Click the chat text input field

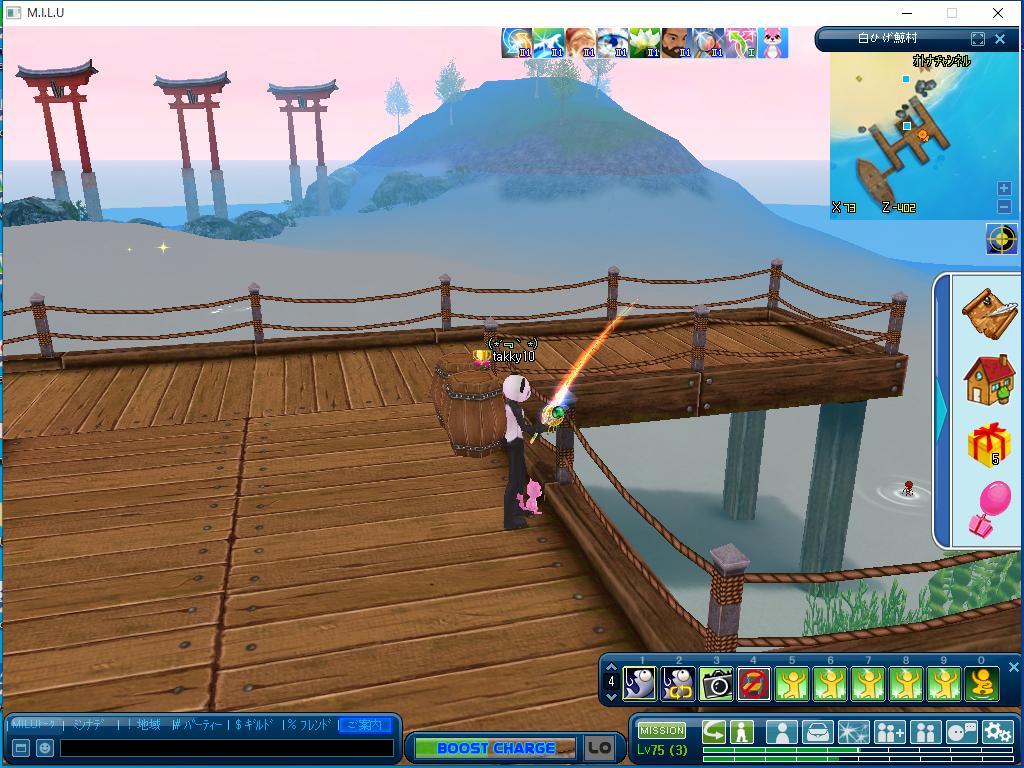click(227, 748)
